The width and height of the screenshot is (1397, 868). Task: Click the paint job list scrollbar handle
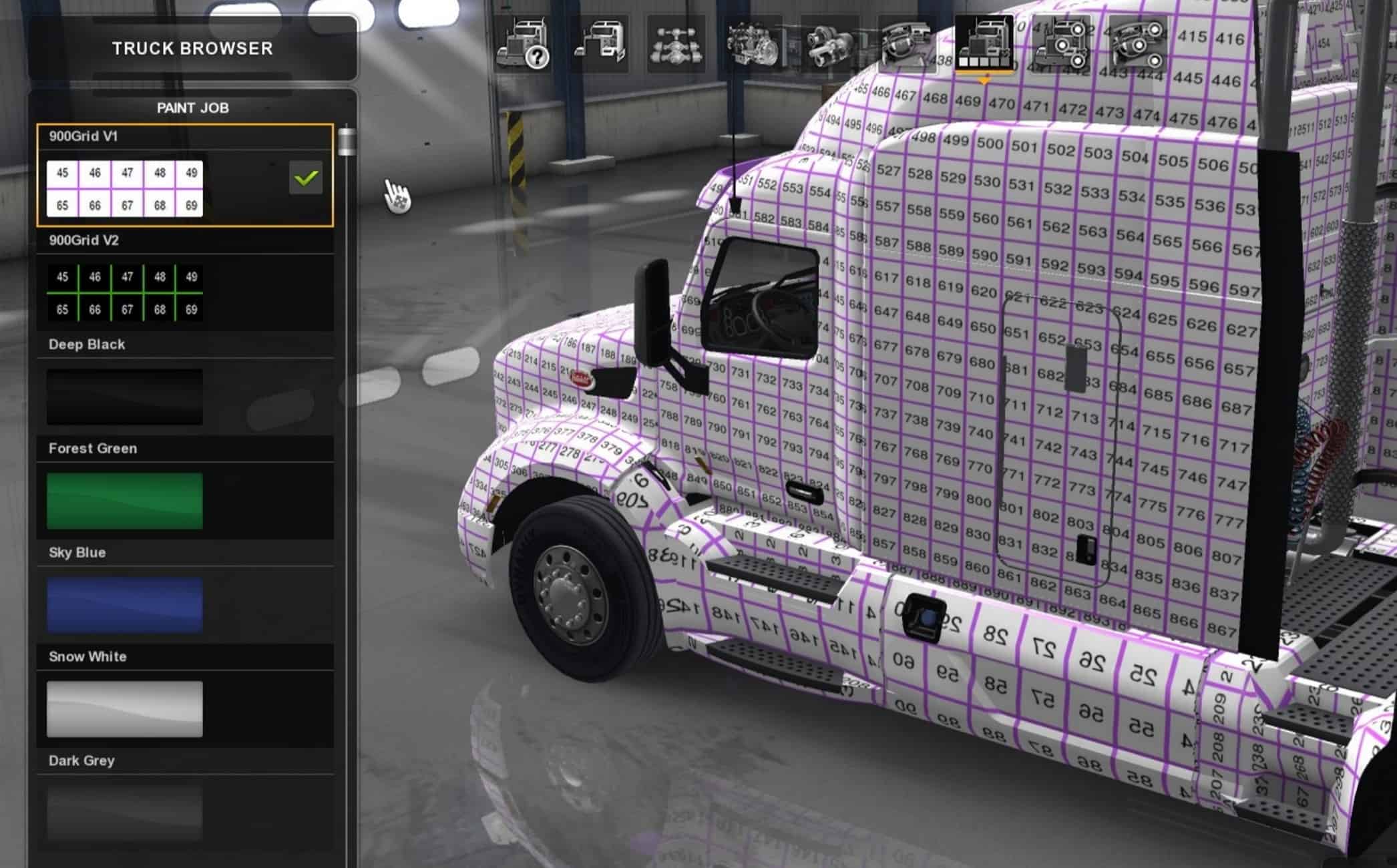347,142
